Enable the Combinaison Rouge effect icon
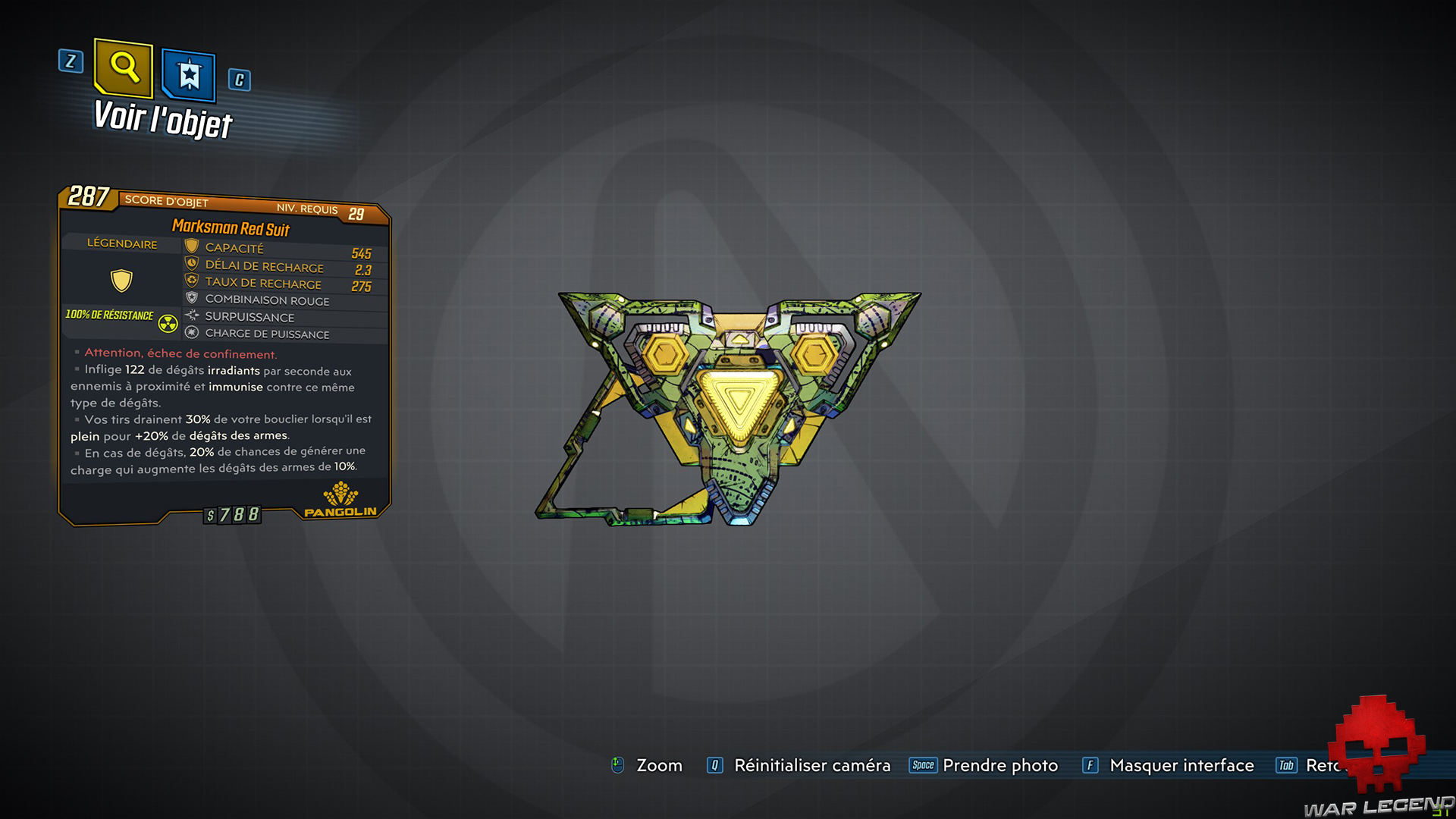Viewport: 1456px width, 819px height. (190, 299)
